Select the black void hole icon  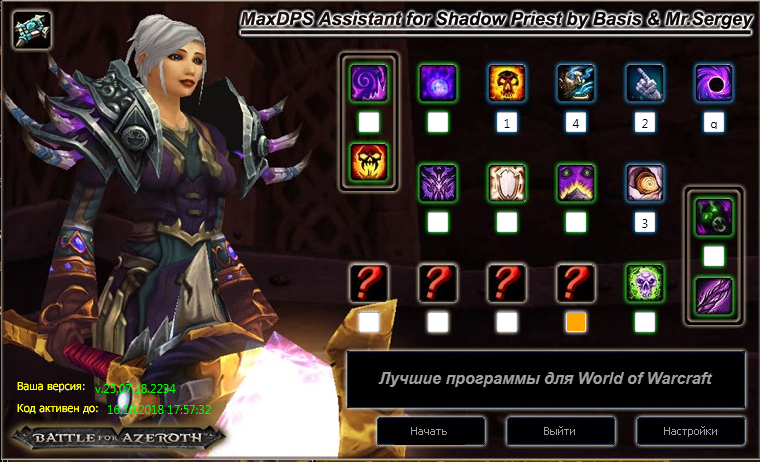pyautogui.click(x=713, y=84)
